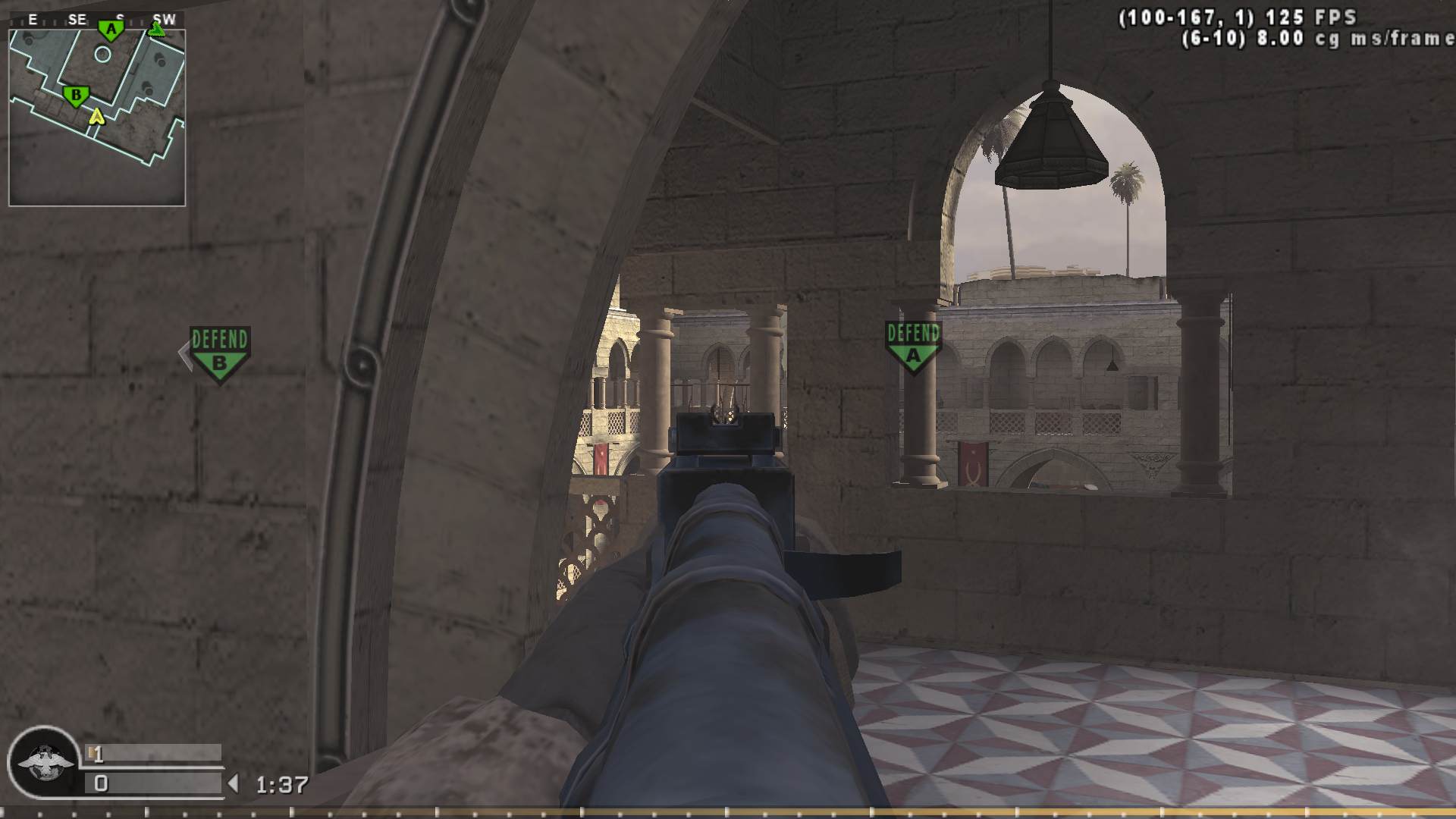Select the SW compass heading label
This screenshot has height=819, width=1456.
pos(165,19)
